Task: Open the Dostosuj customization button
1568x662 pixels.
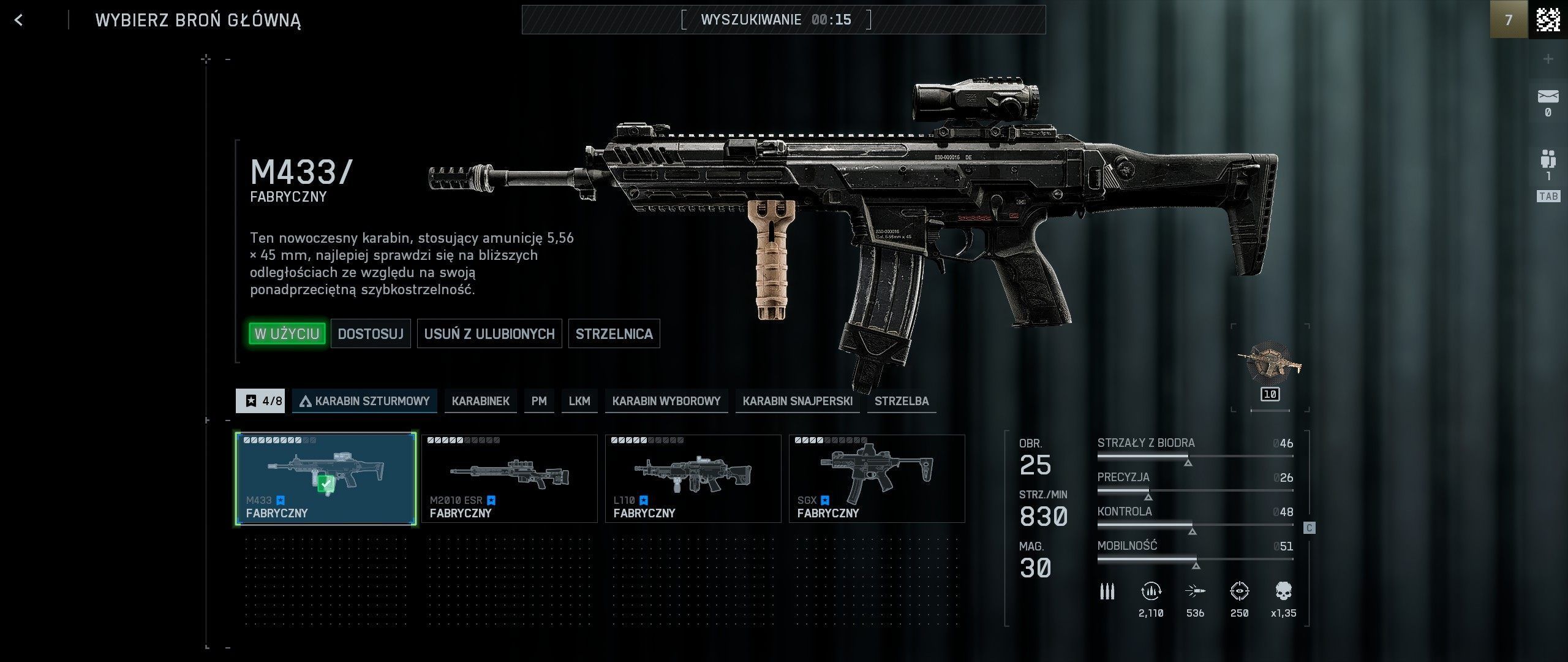Action: point(371,333)
